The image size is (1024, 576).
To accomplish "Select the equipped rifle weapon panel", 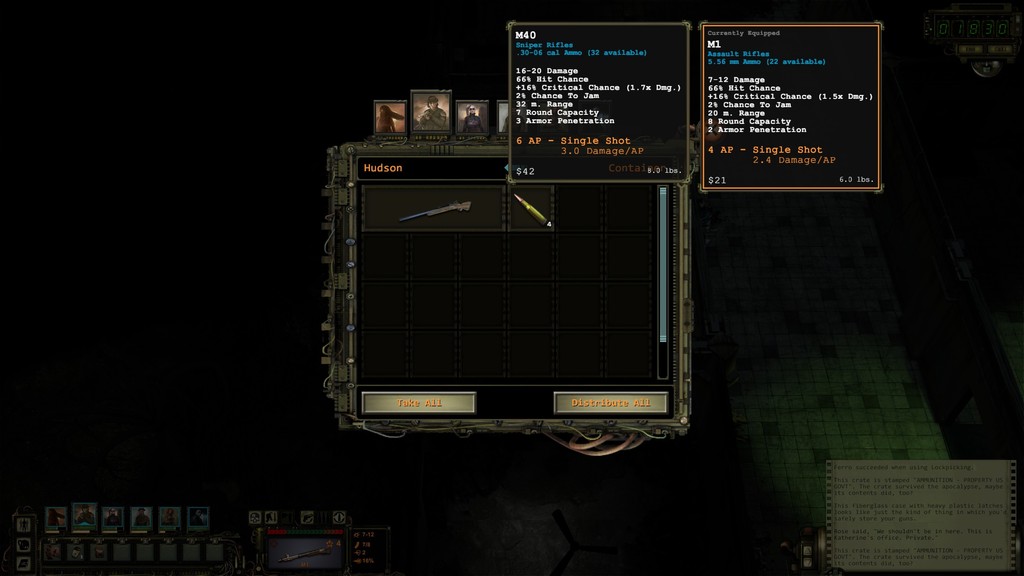I will coord(305,549).
